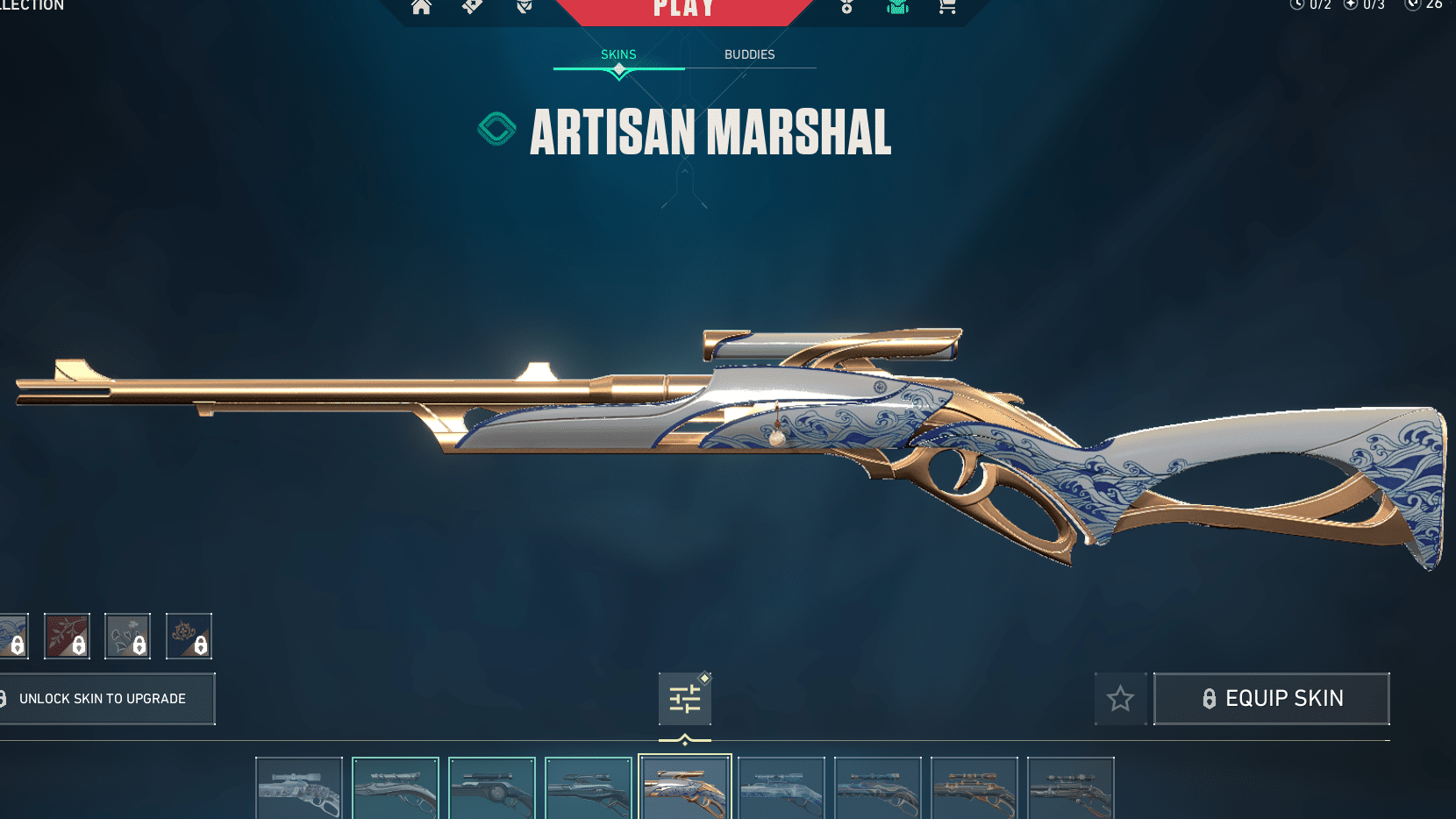Image resolution: width=1456 pixels, height=819 pixels.
Task: Favorite the Artisan Marshal with the star
Action: pyautogui.click(x=1120, y=698)
